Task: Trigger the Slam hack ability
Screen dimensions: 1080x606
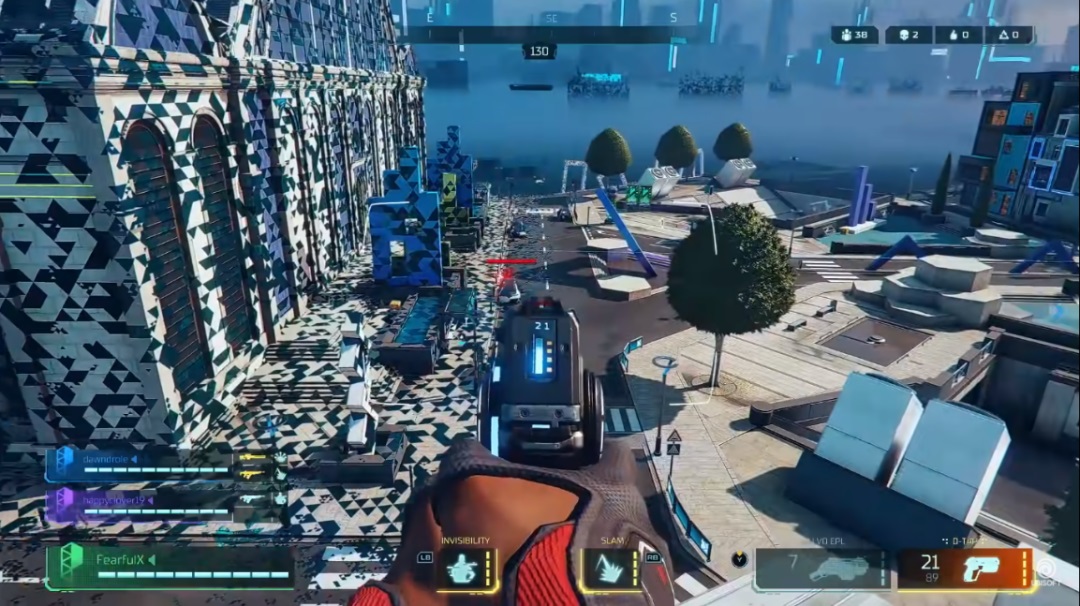Action: (612, 569)
